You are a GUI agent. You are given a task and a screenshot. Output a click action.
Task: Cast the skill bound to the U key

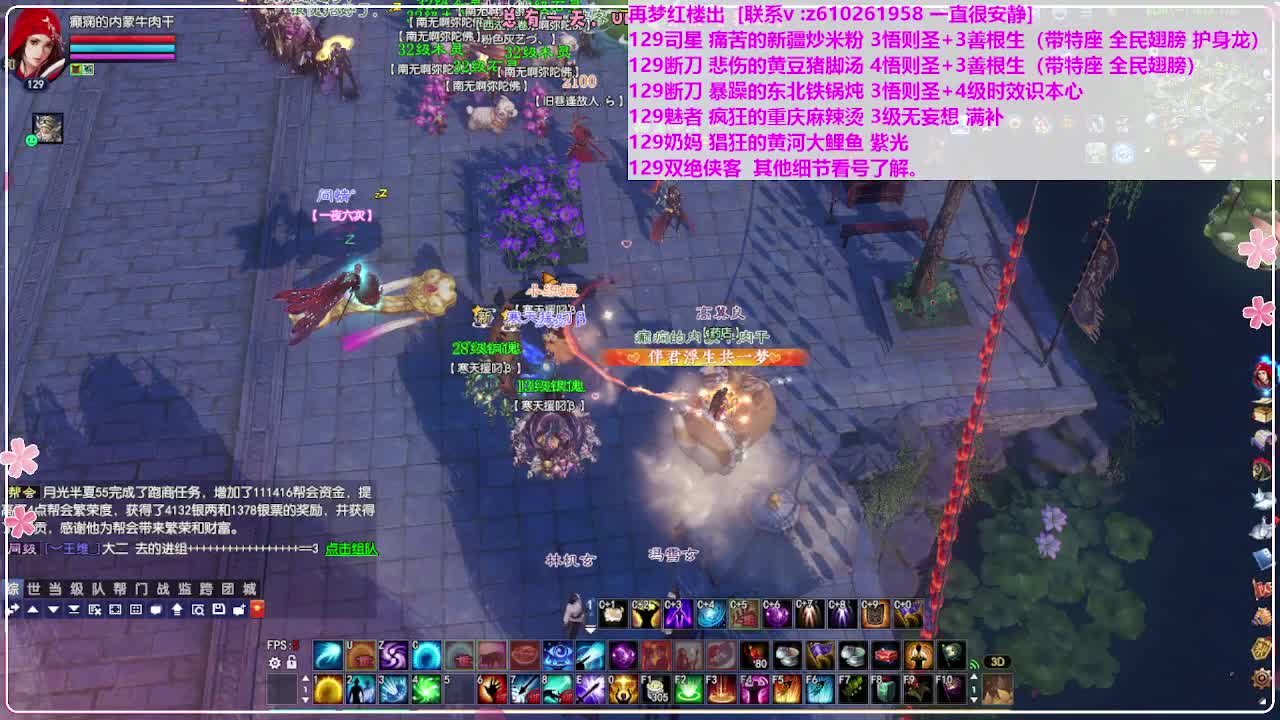coord(359,655)
